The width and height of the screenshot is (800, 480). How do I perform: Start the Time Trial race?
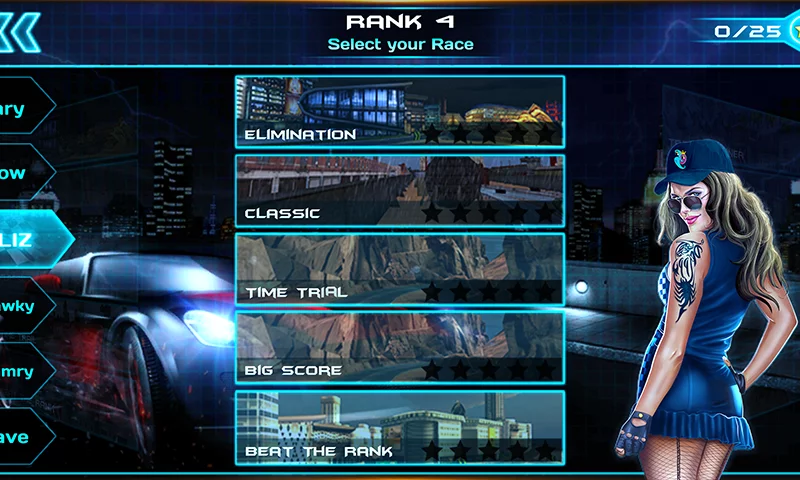pyautogui.click(x=399, y=268)
